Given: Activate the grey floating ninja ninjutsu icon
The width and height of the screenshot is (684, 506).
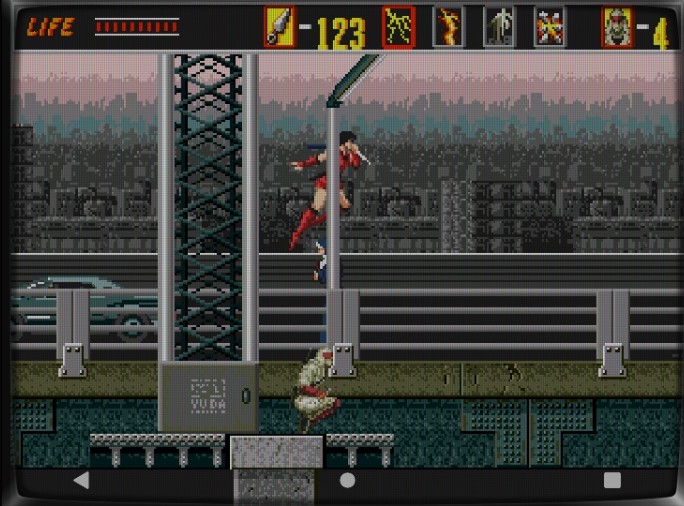Looking at the screenshot, I should (x=499, y=27).
